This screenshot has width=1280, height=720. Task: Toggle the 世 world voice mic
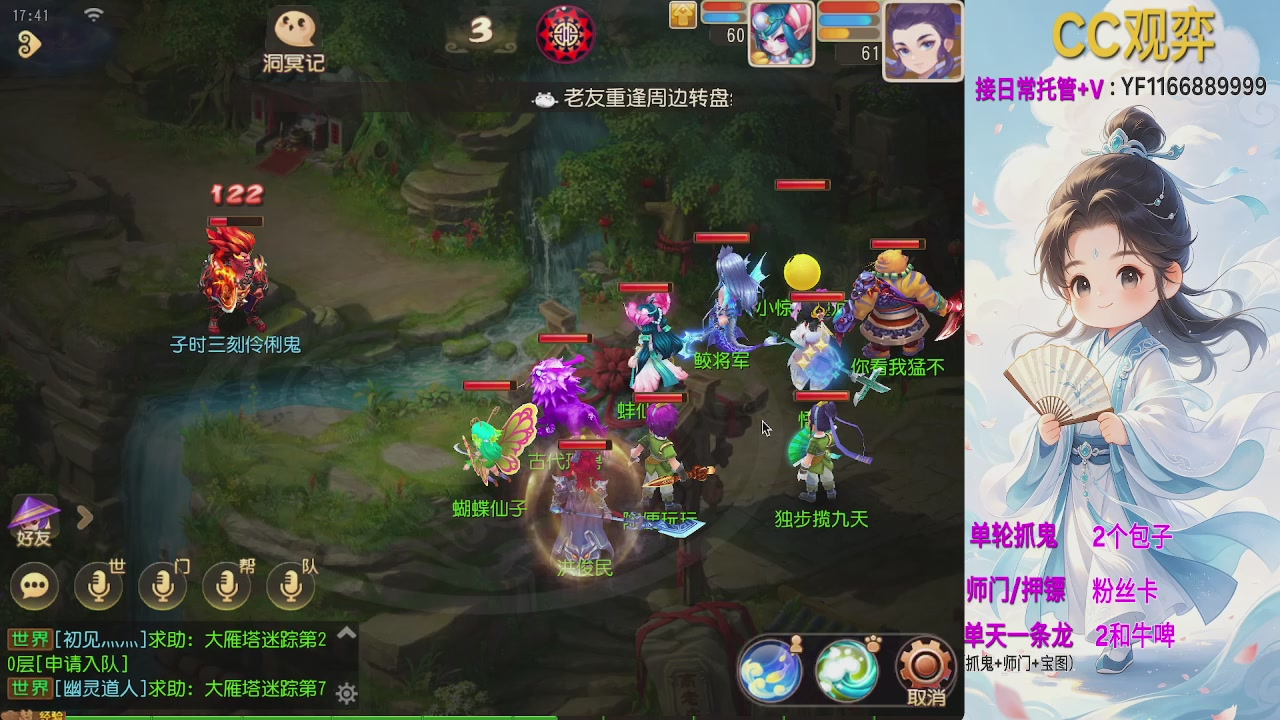click(x=97, y=585)
